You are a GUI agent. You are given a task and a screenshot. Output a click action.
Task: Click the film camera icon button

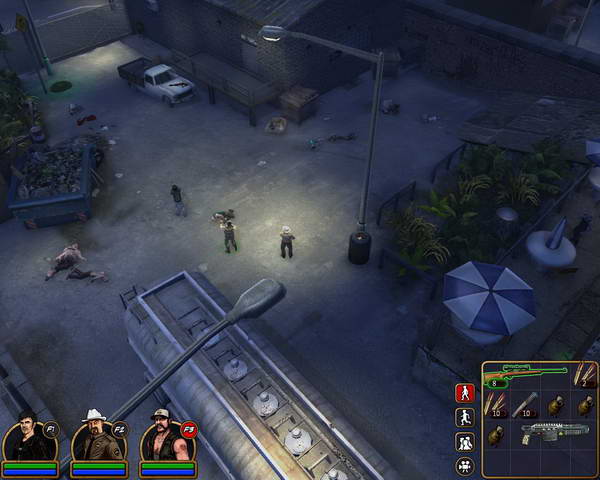[x=465, y=466]
